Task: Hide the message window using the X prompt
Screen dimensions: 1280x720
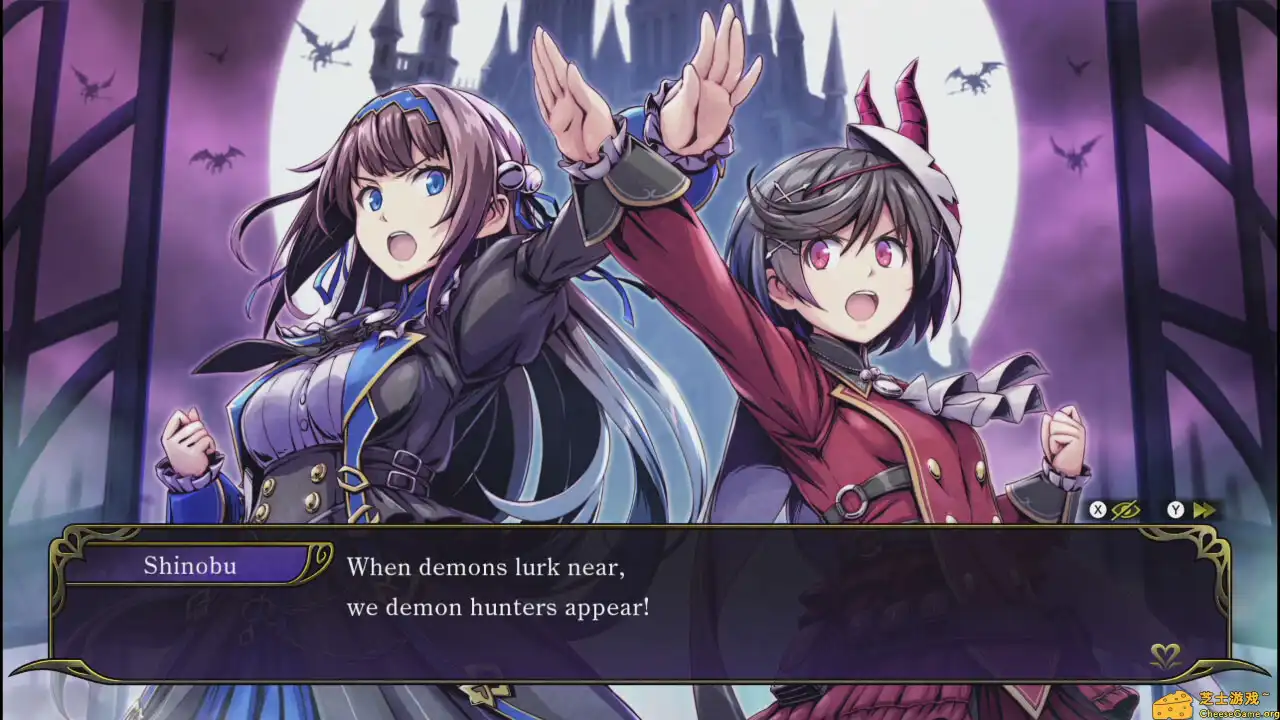Action: [1097, 508]
